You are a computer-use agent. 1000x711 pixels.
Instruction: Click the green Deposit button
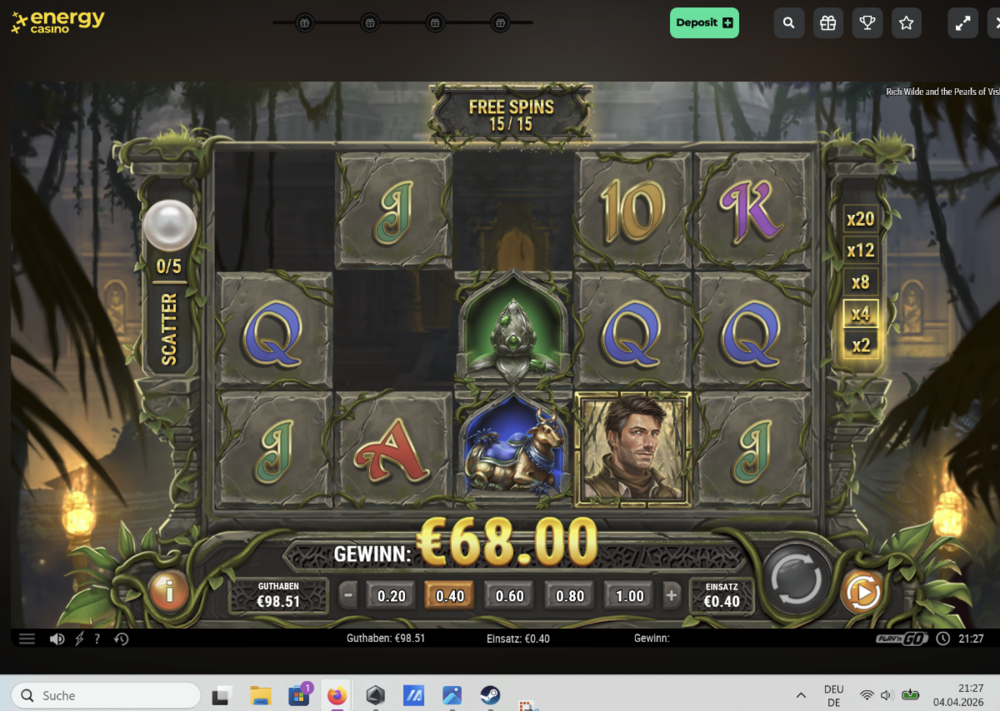[x=704, y=23]
